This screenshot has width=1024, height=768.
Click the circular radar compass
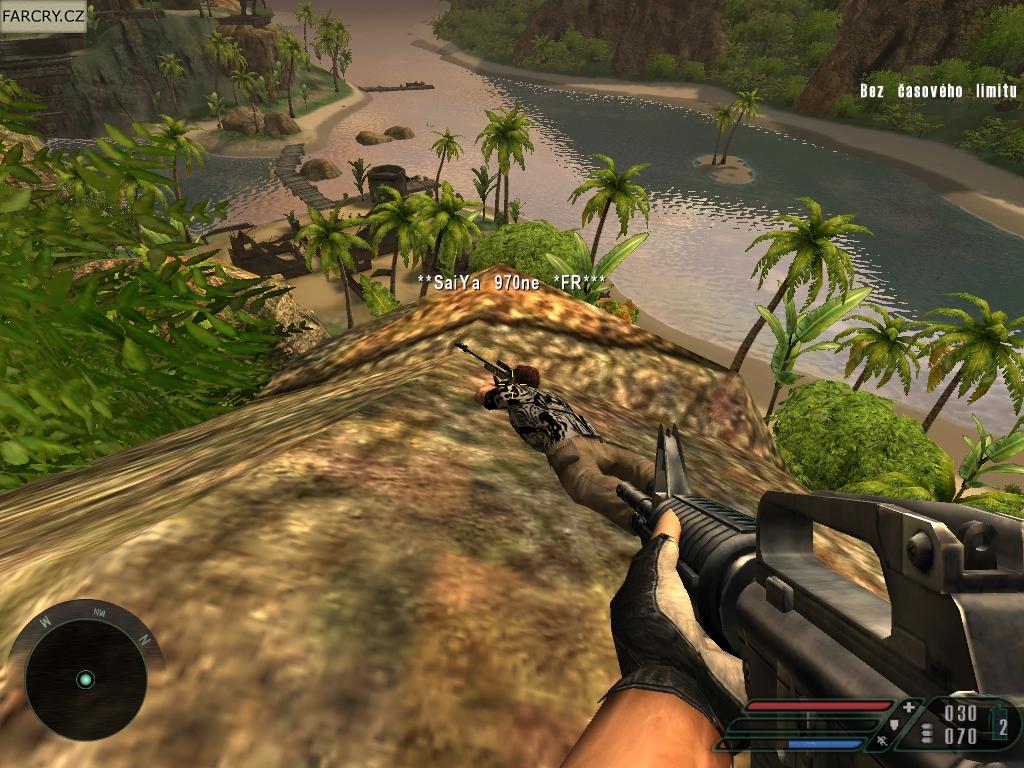click(x=85, y=679)
